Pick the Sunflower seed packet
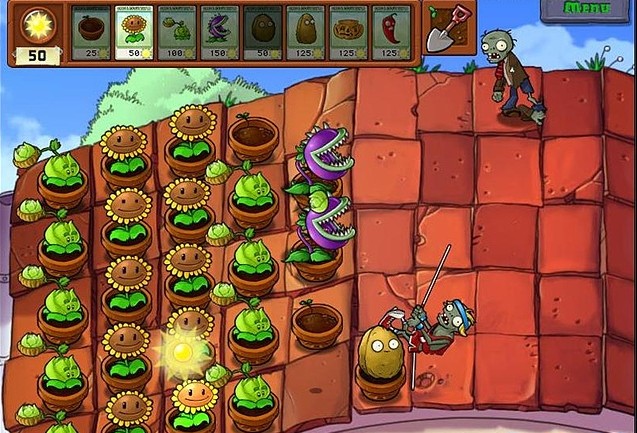637x433 pixels. tap(136, 33)
